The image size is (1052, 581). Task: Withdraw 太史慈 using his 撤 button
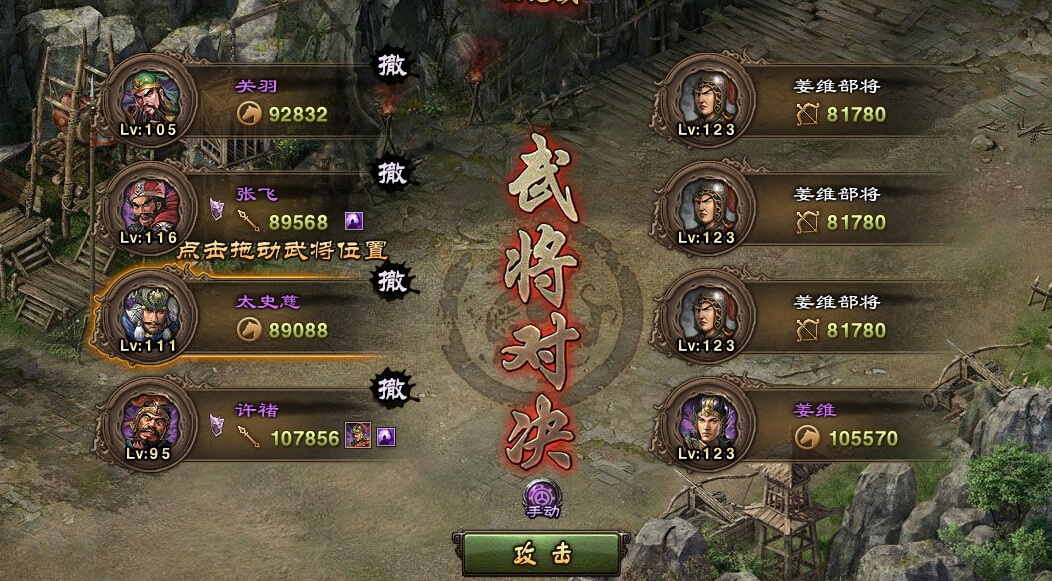click(x=392, y=282)
